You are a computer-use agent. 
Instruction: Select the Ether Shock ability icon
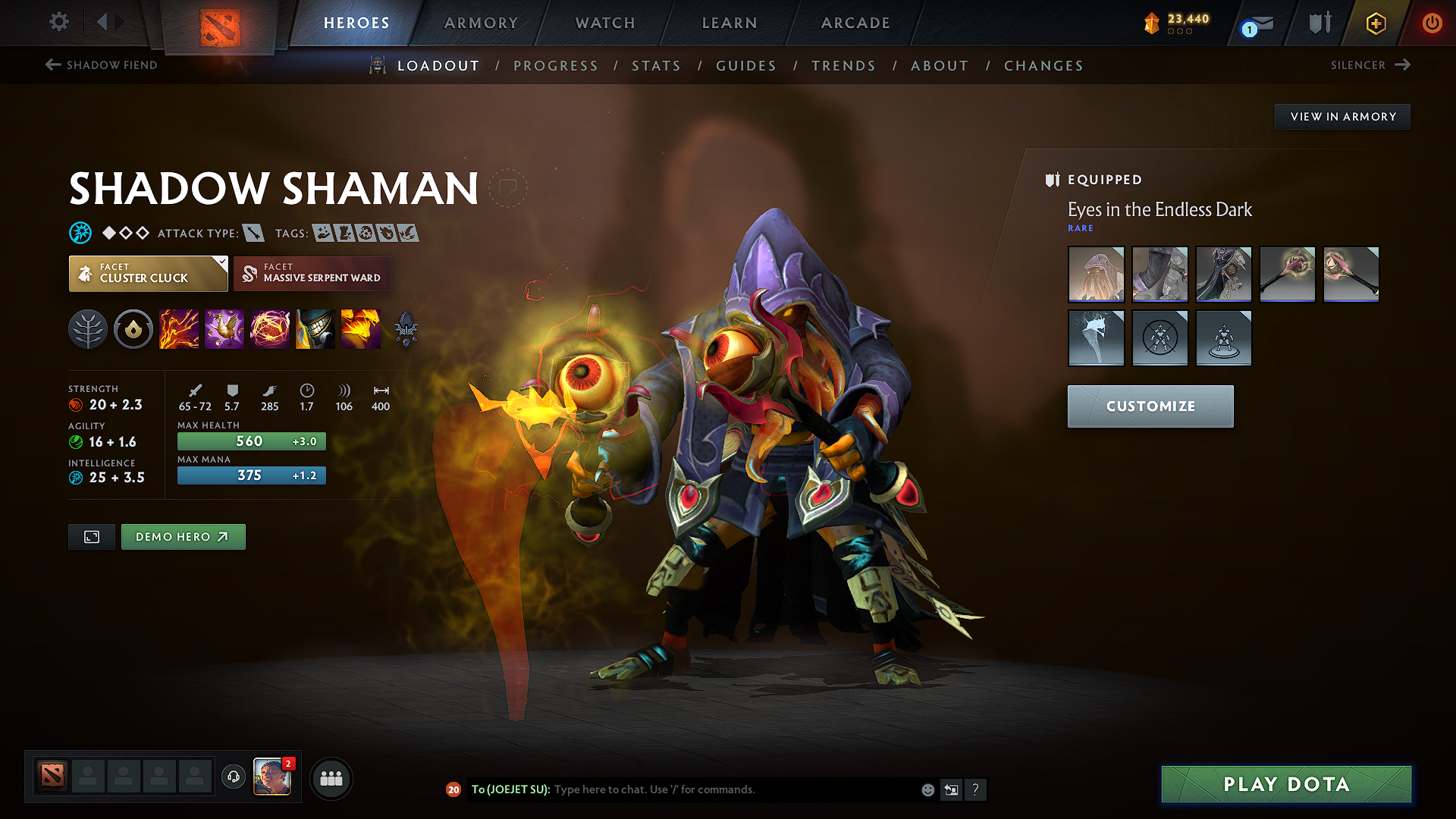click(179, 329)
